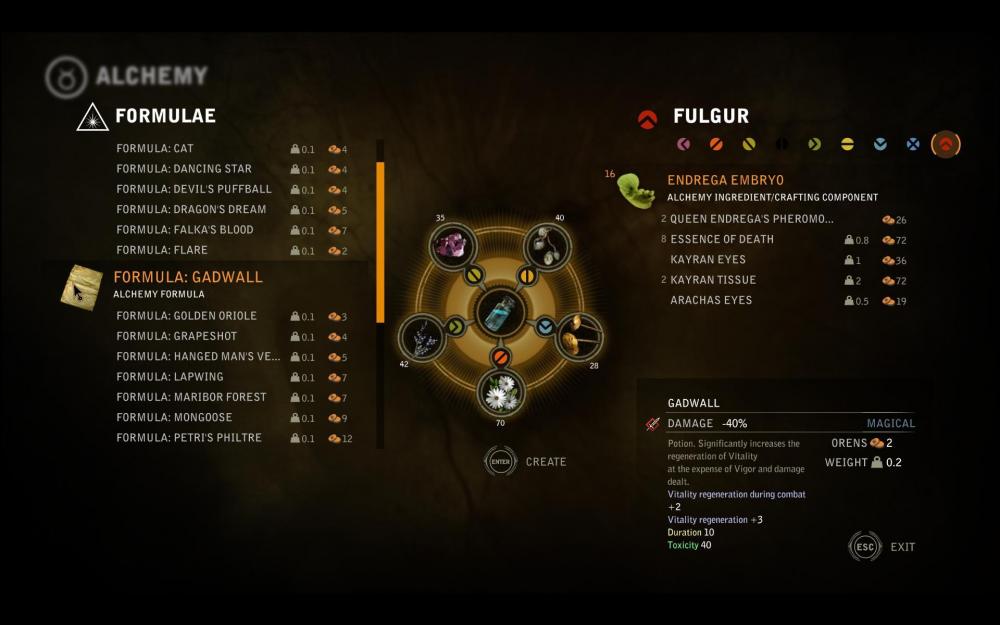
Task: Select Formula: Dragon's Dream
Action: click(191, 210)
